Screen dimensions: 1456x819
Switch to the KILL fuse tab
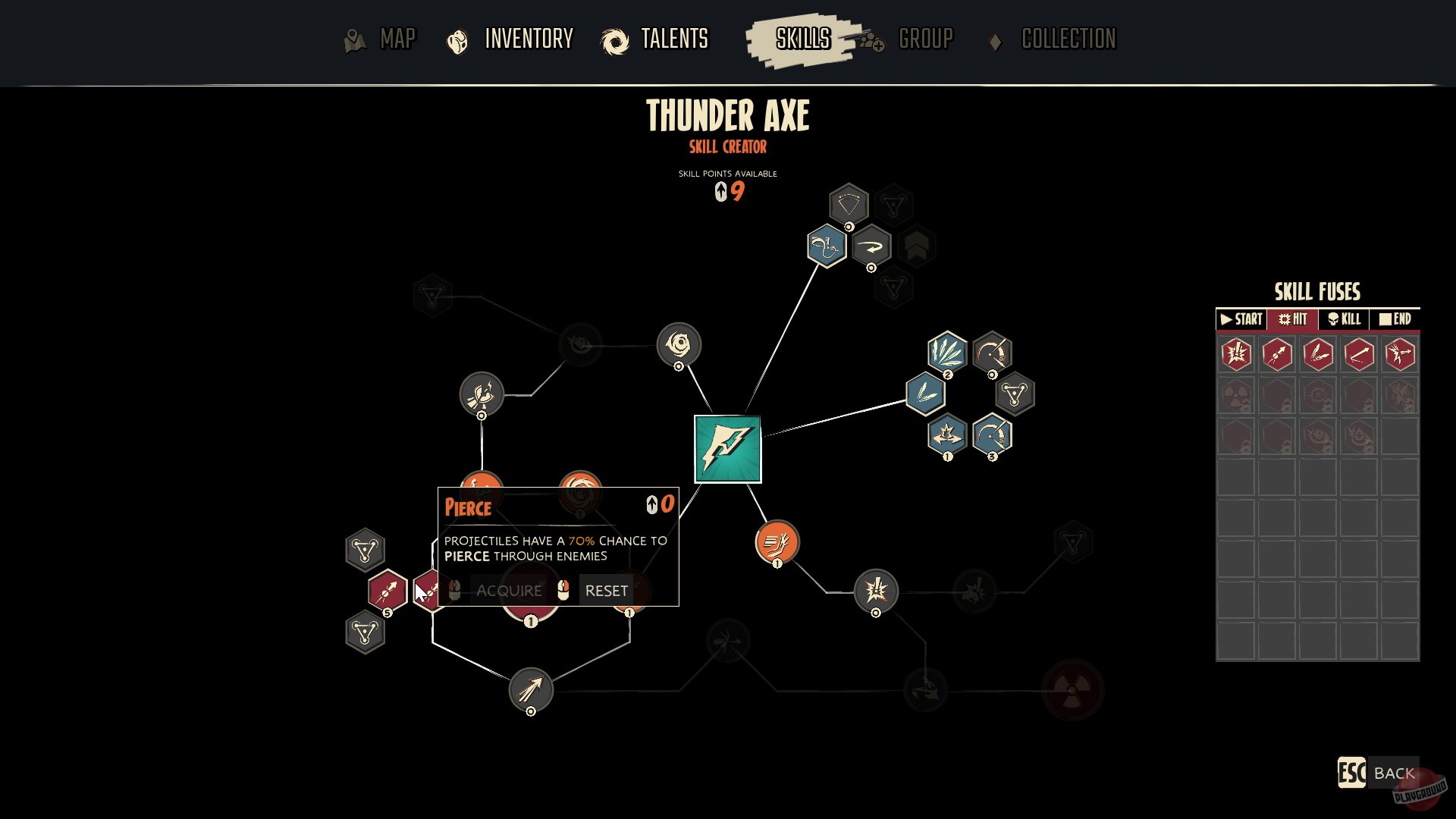click(x=1343, y=319)
